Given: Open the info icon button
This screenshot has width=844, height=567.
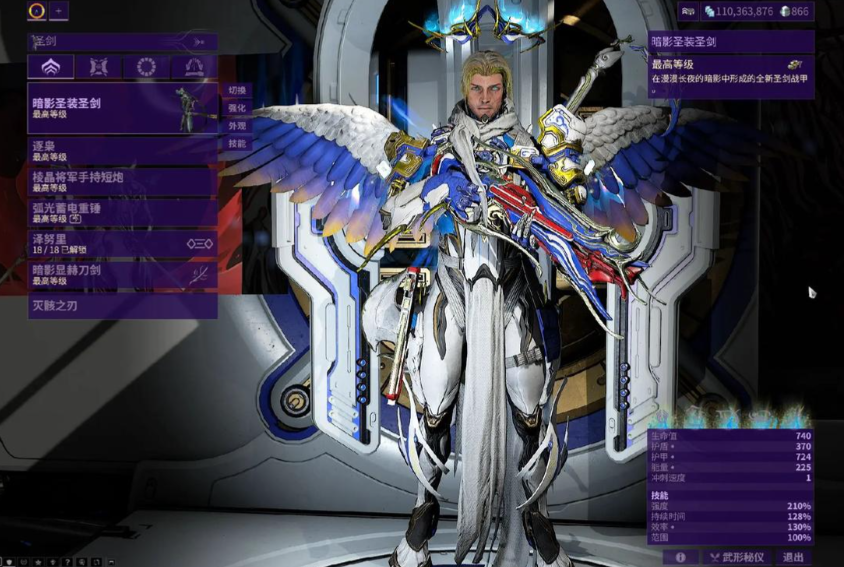Looking at the screenshot, I should 680,557.
